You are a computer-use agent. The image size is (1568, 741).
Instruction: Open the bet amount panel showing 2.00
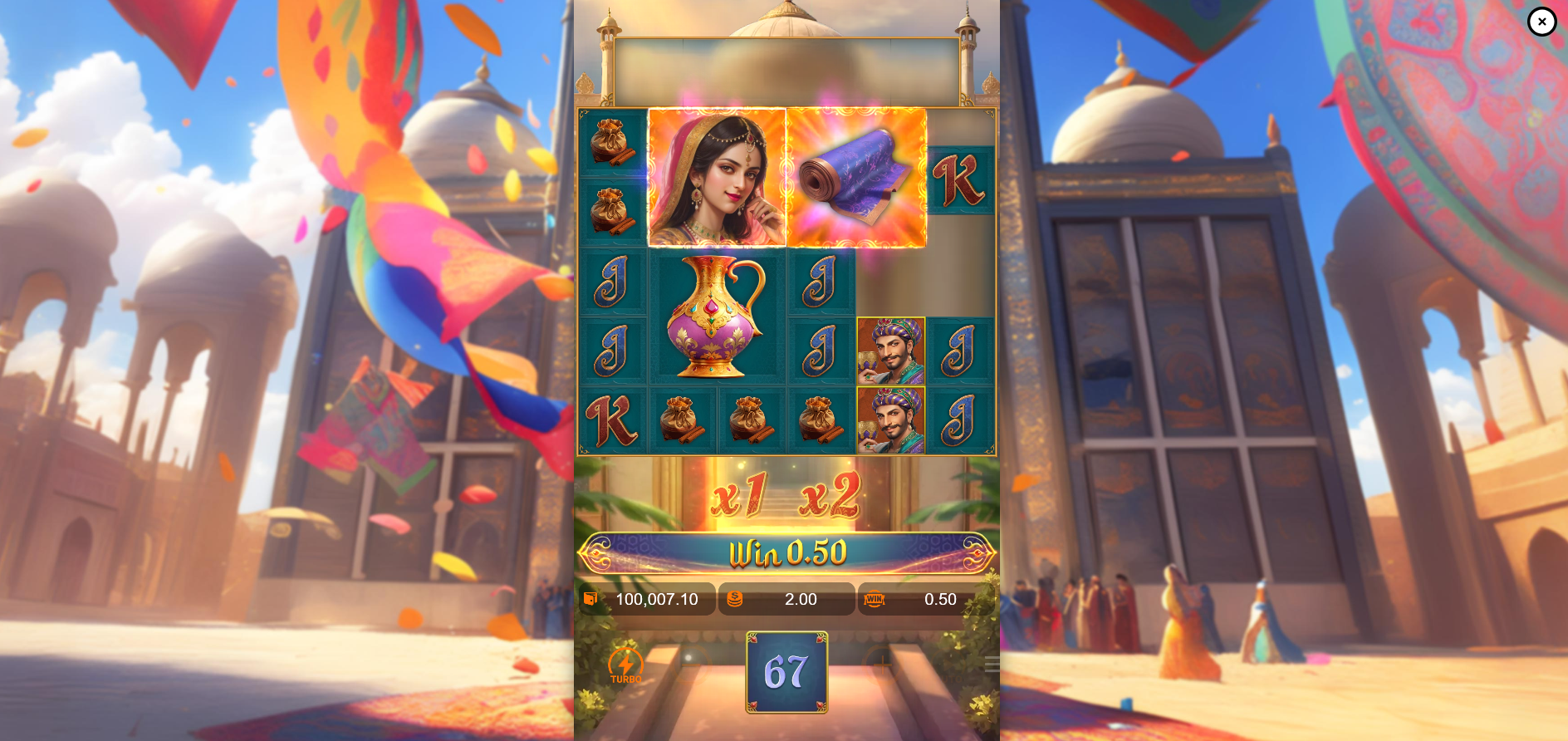(x=786, y=599)
